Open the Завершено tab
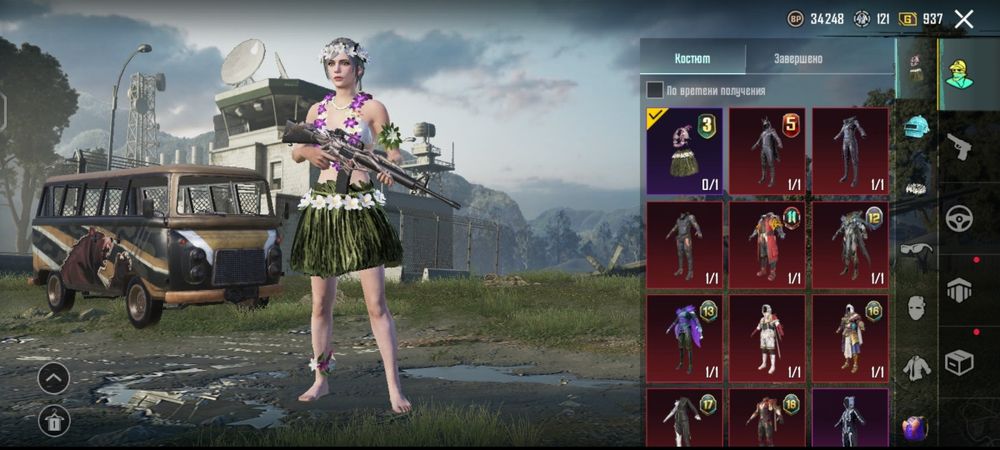 pos(798,58)
